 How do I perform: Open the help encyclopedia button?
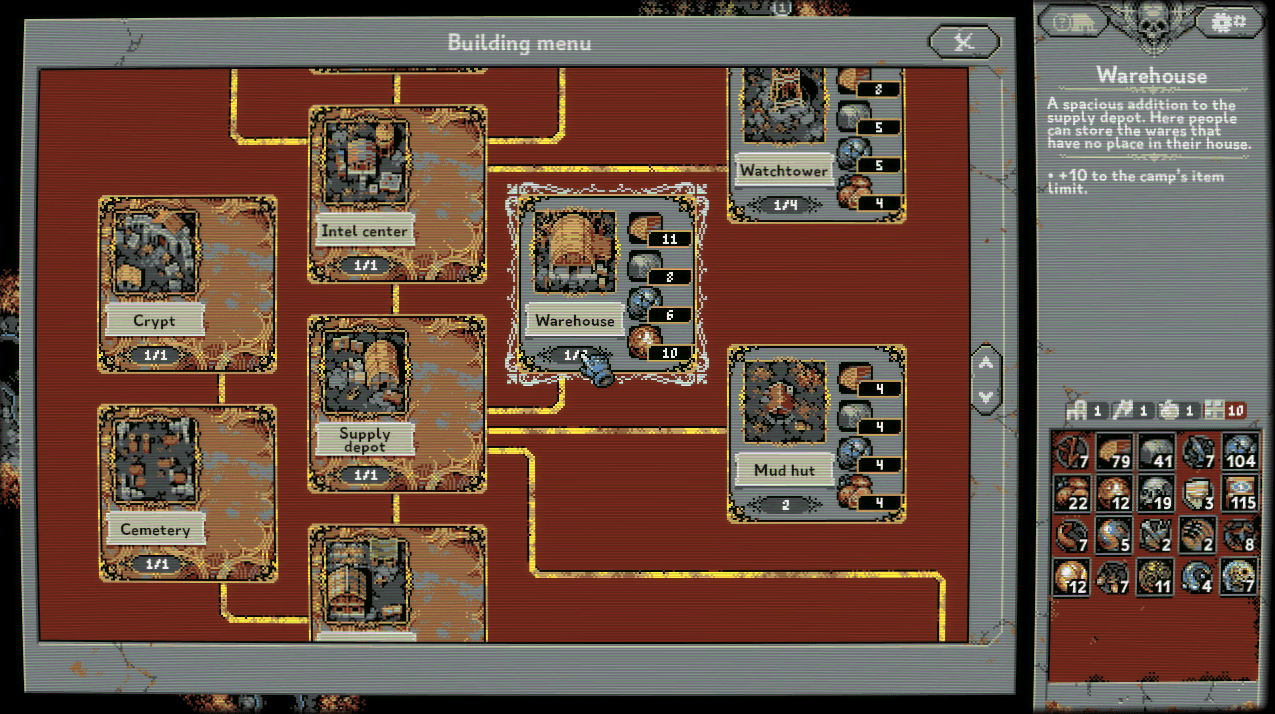(1074, 21)
